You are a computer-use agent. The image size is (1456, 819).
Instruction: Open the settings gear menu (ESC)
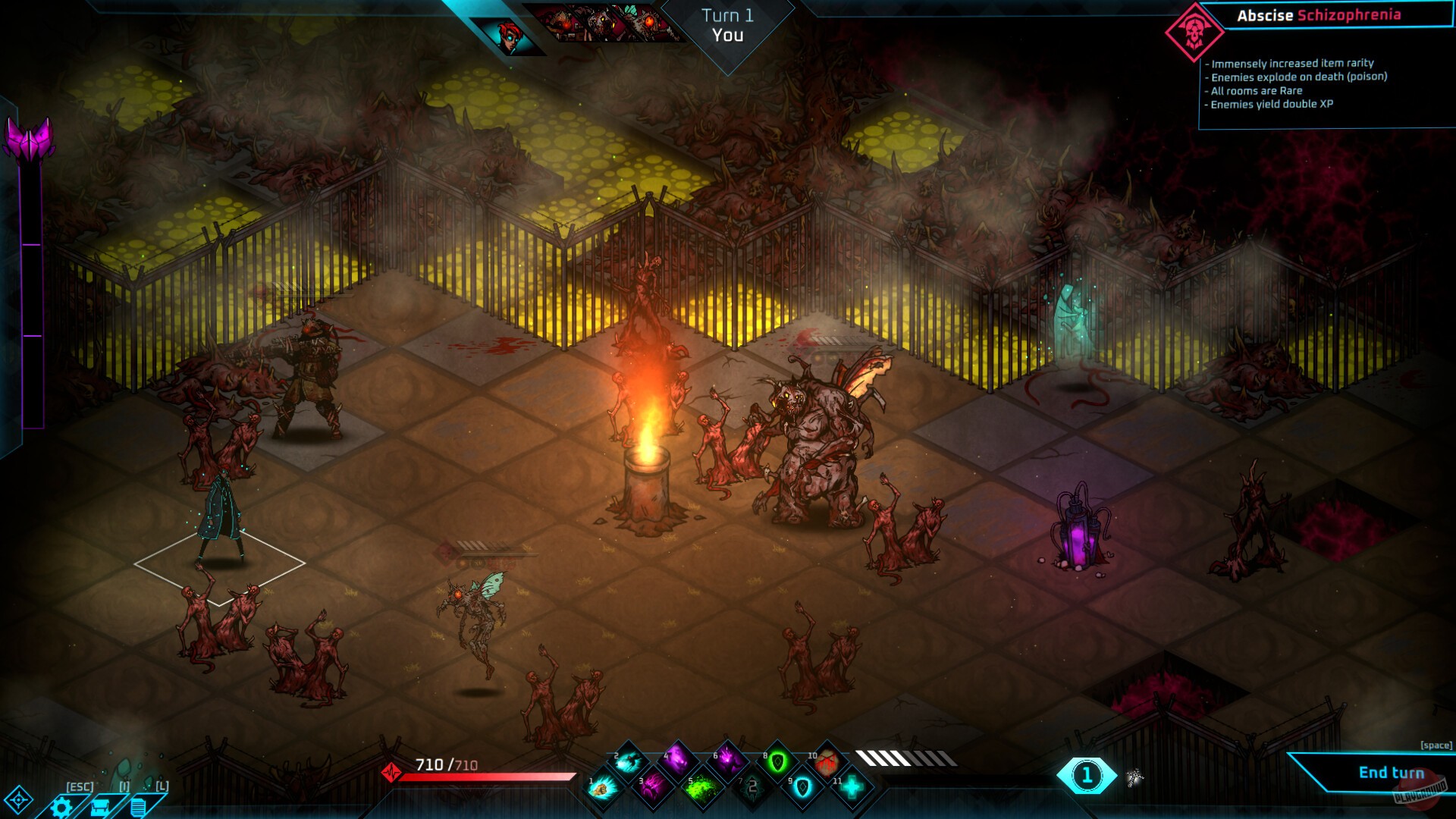[x=62, y=805]
